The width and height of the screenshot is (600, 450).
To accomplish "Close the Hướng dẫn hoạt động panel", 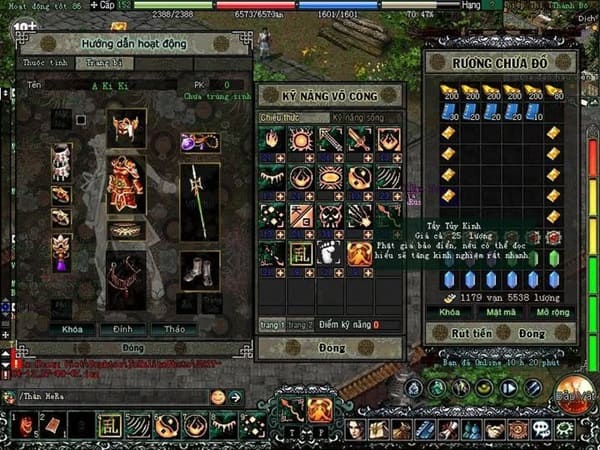I will 127,346.
